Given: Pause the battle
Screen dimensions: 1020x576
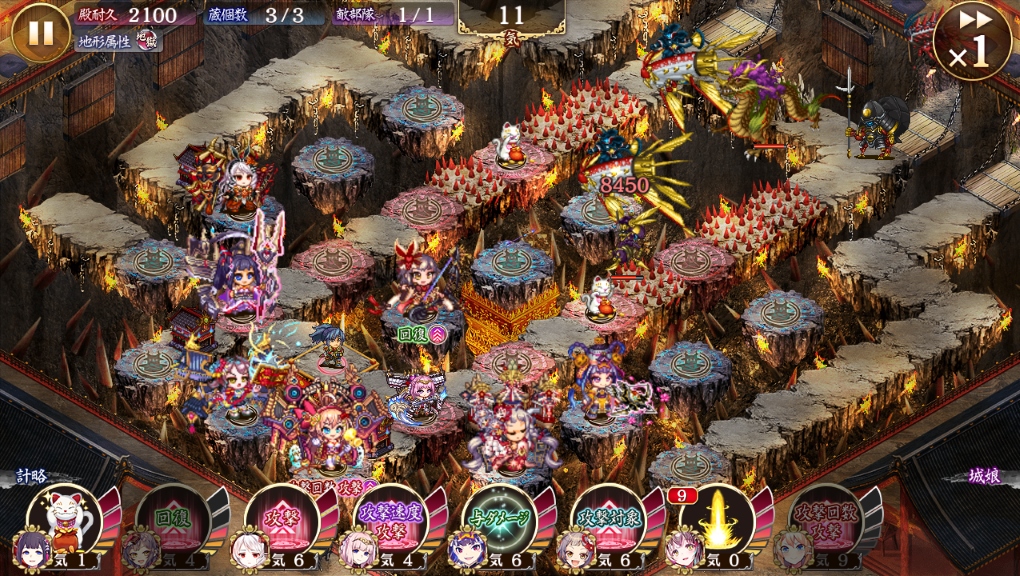Looking at the screenshot, I should 40,32.
